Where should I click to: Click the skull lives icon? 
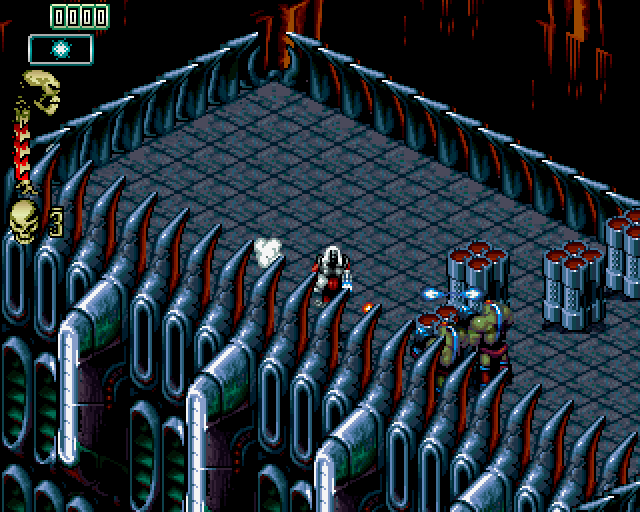pos(22,216)
